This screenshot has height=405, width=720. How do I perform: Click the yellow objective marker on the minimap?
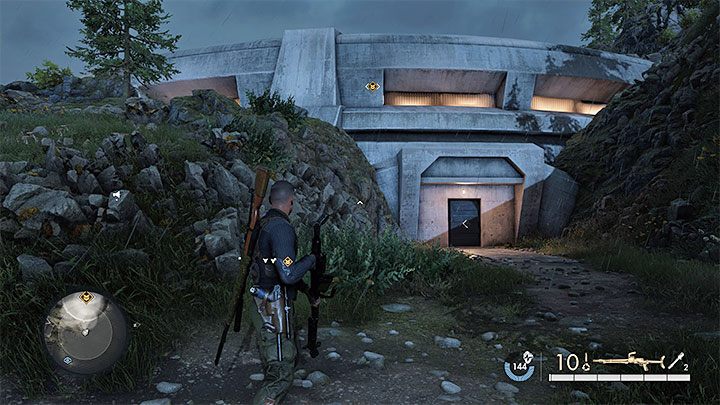87,297
